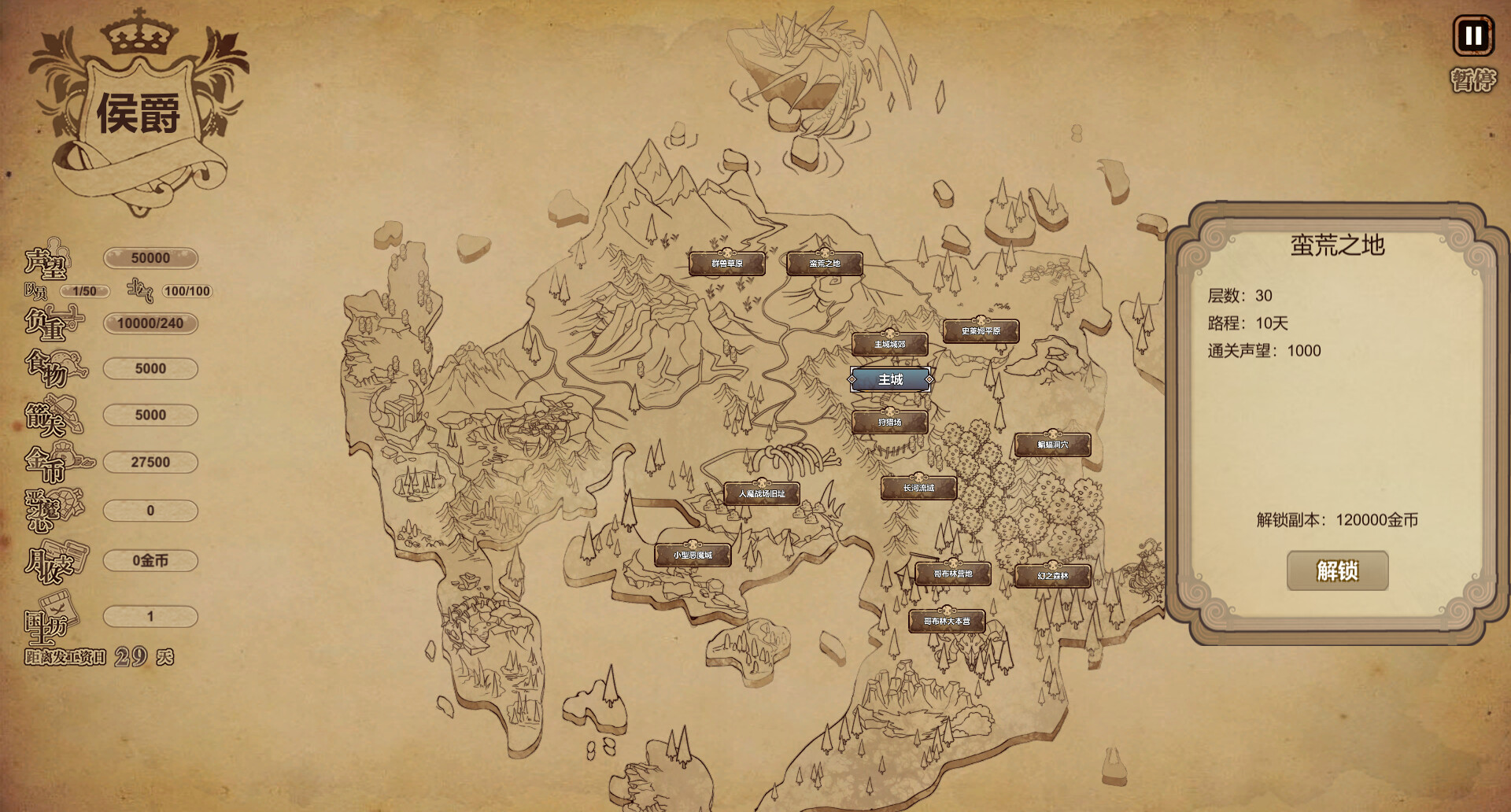Choose the 小型恶魔城 location
1511x812 pixels.
(693, 555)
